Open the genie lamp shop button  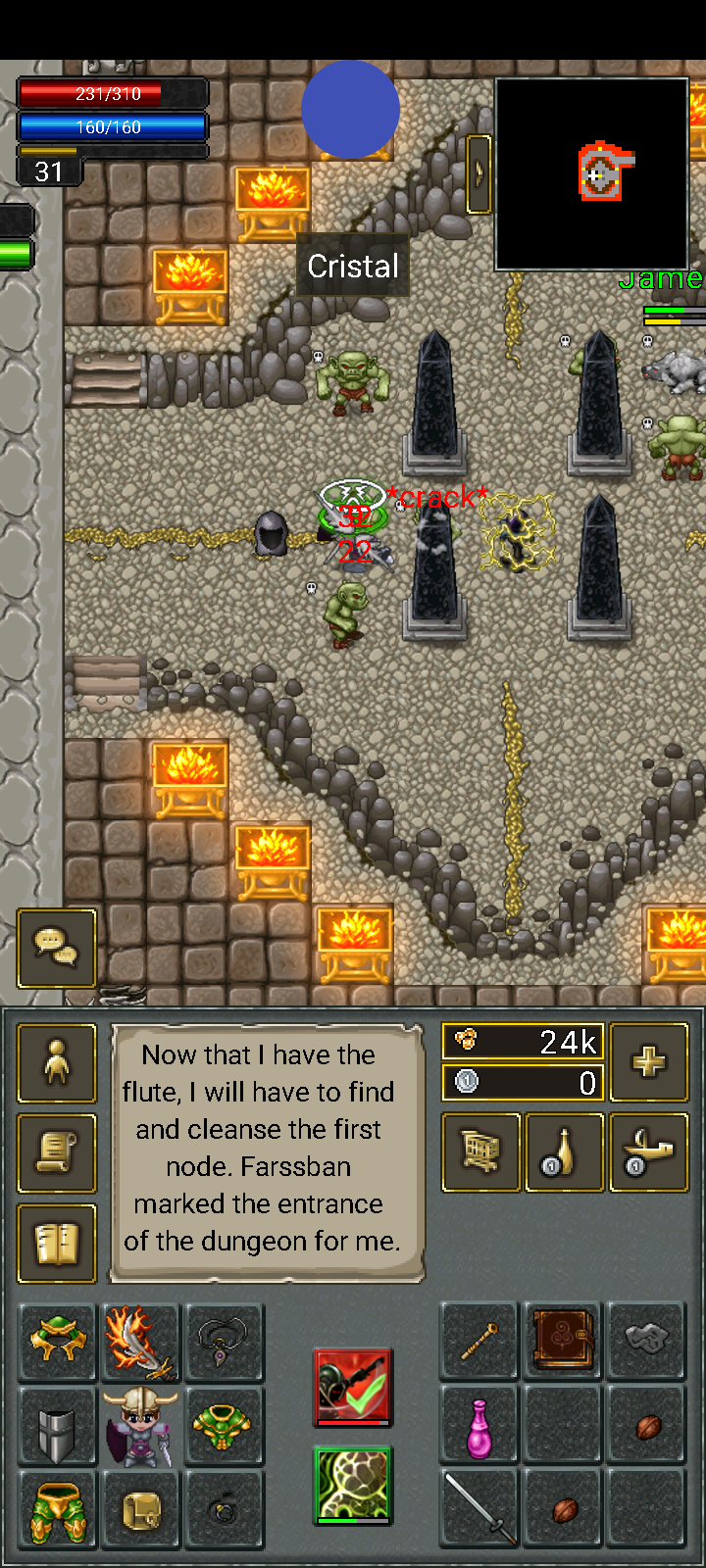[649, 1153]
